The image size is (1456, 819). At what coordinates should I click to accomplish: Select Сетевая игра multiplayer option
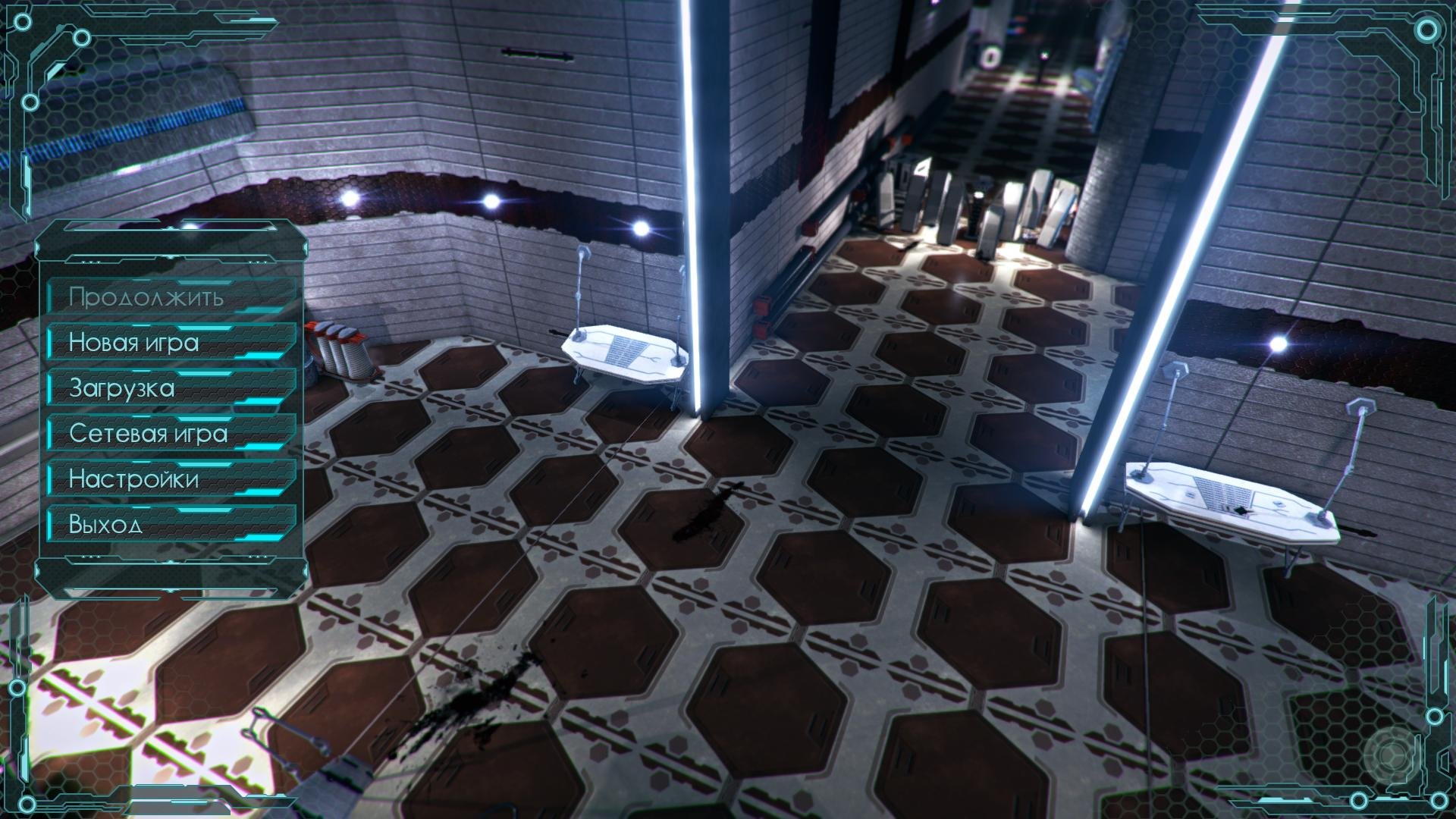click(x=171, y=433)
